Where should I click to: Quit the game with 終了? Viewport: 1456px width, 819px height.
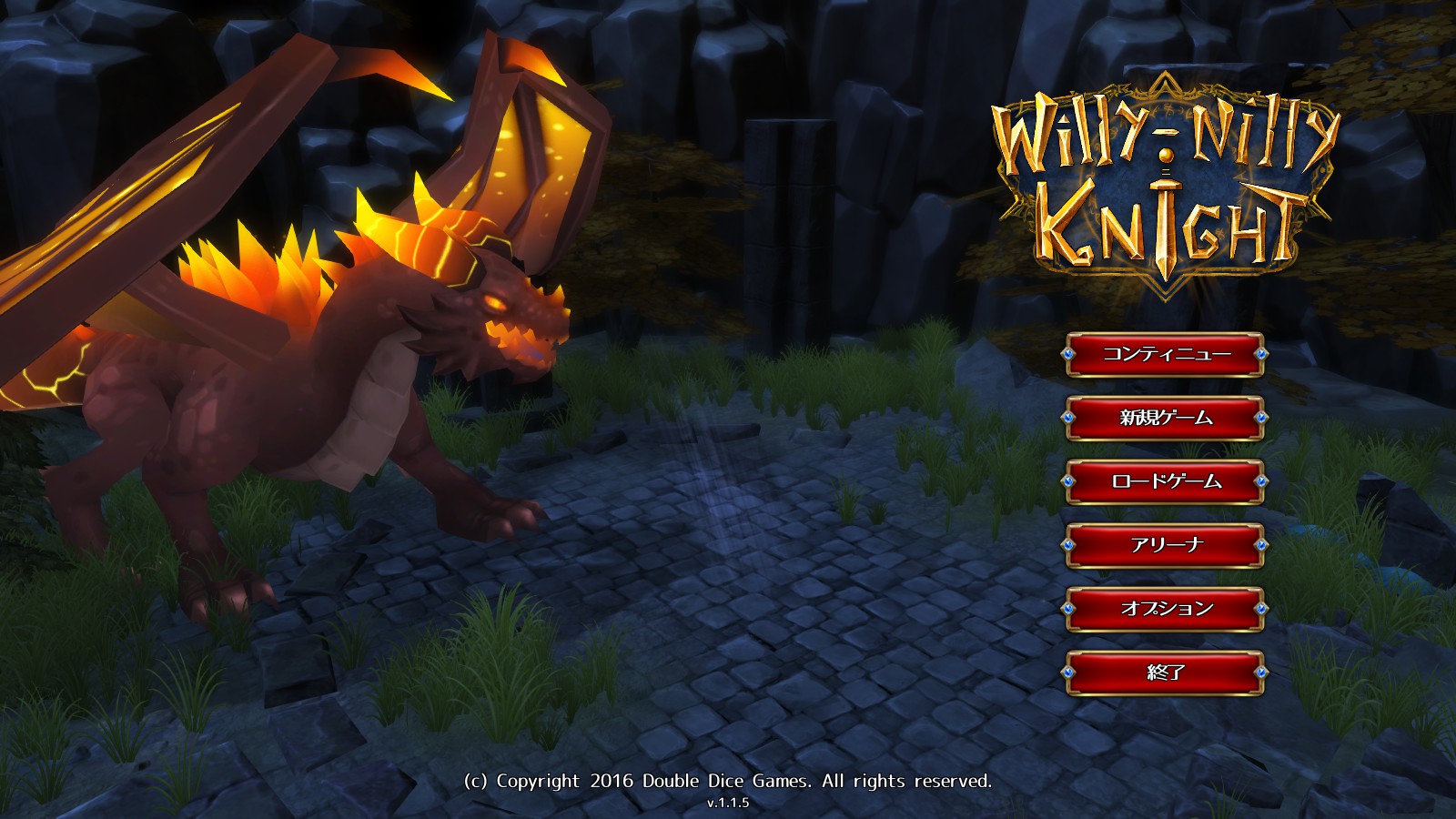click(x=1166, y=672)
